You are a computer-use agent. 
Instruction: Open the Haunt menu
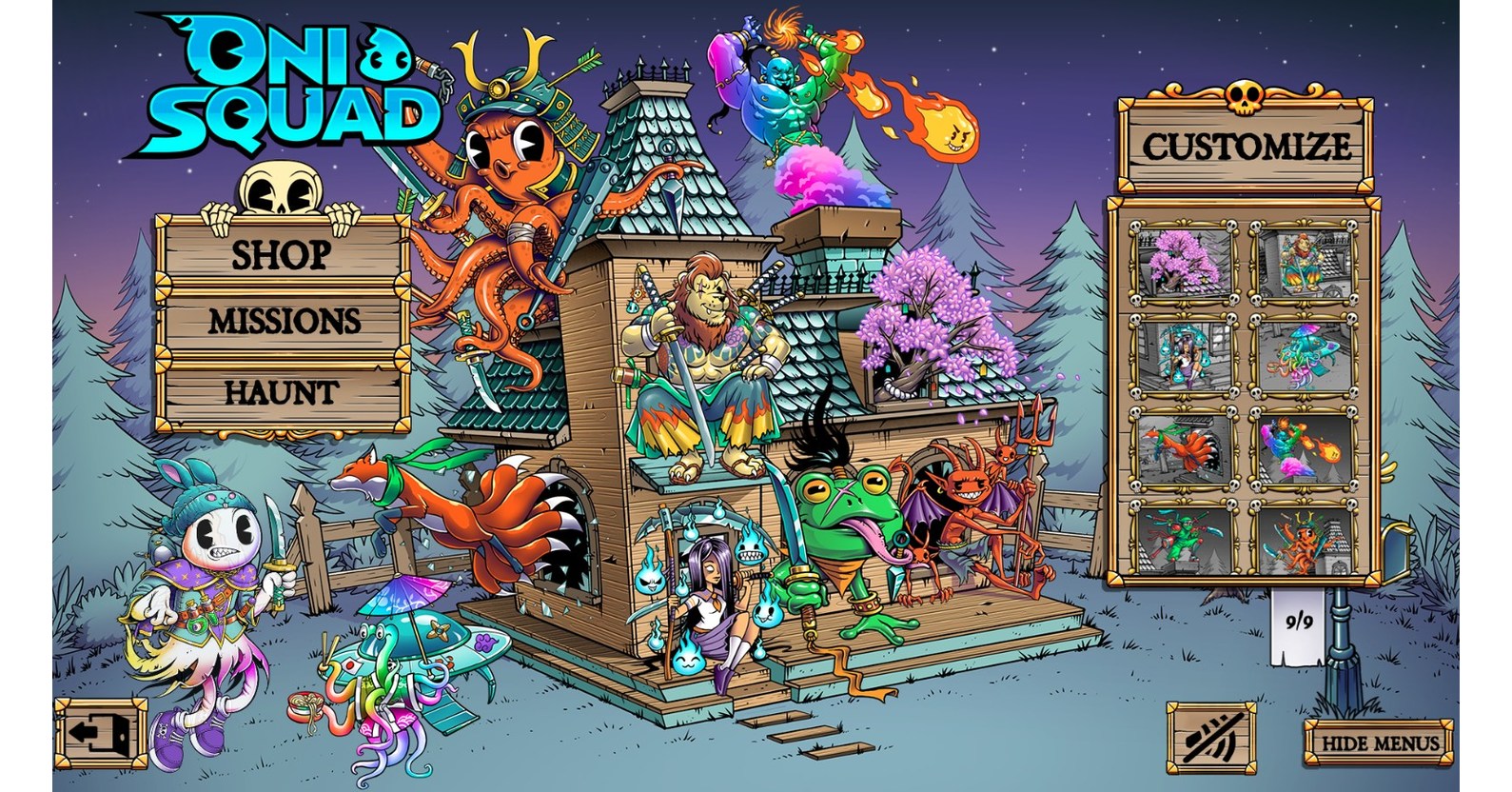(x=279, y=390)
